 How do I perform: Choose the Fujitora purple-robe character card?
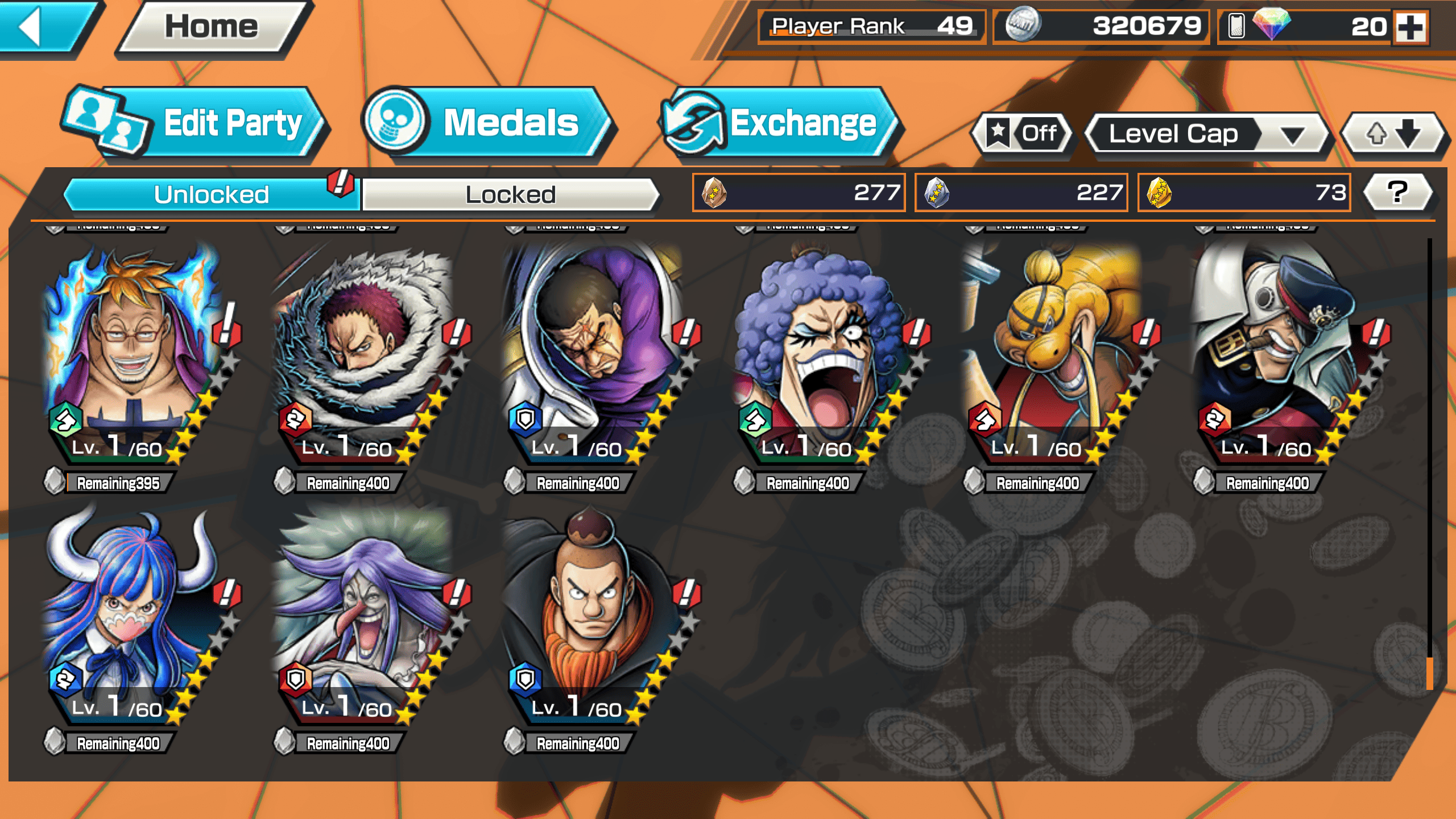point(594,353)
